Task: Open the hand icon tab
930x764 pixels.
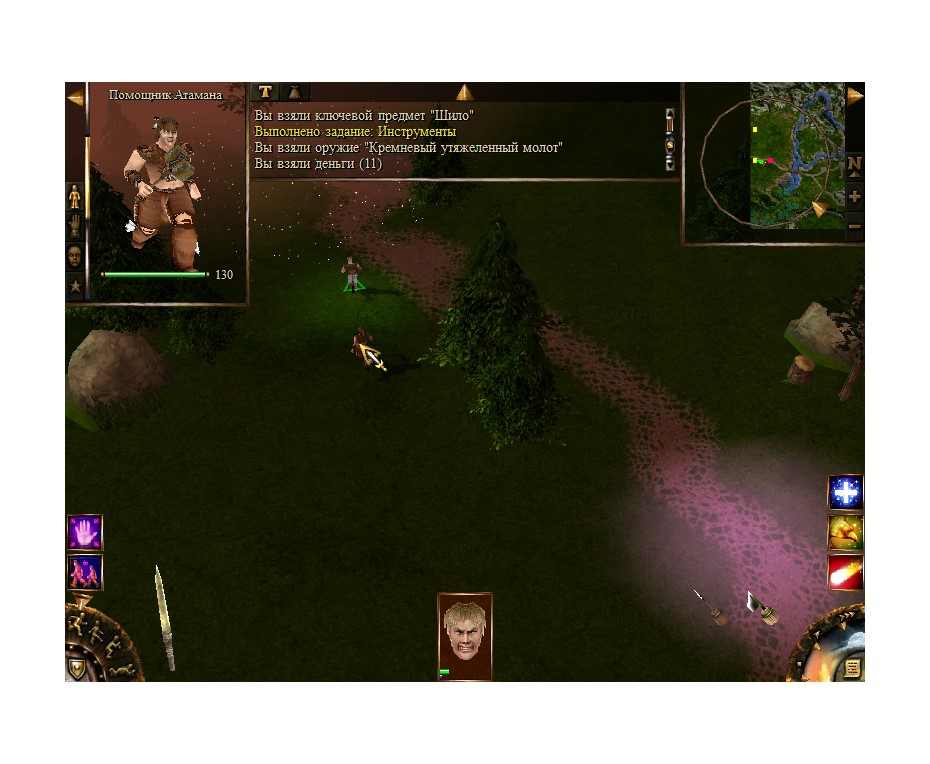Action: [75, 227]
